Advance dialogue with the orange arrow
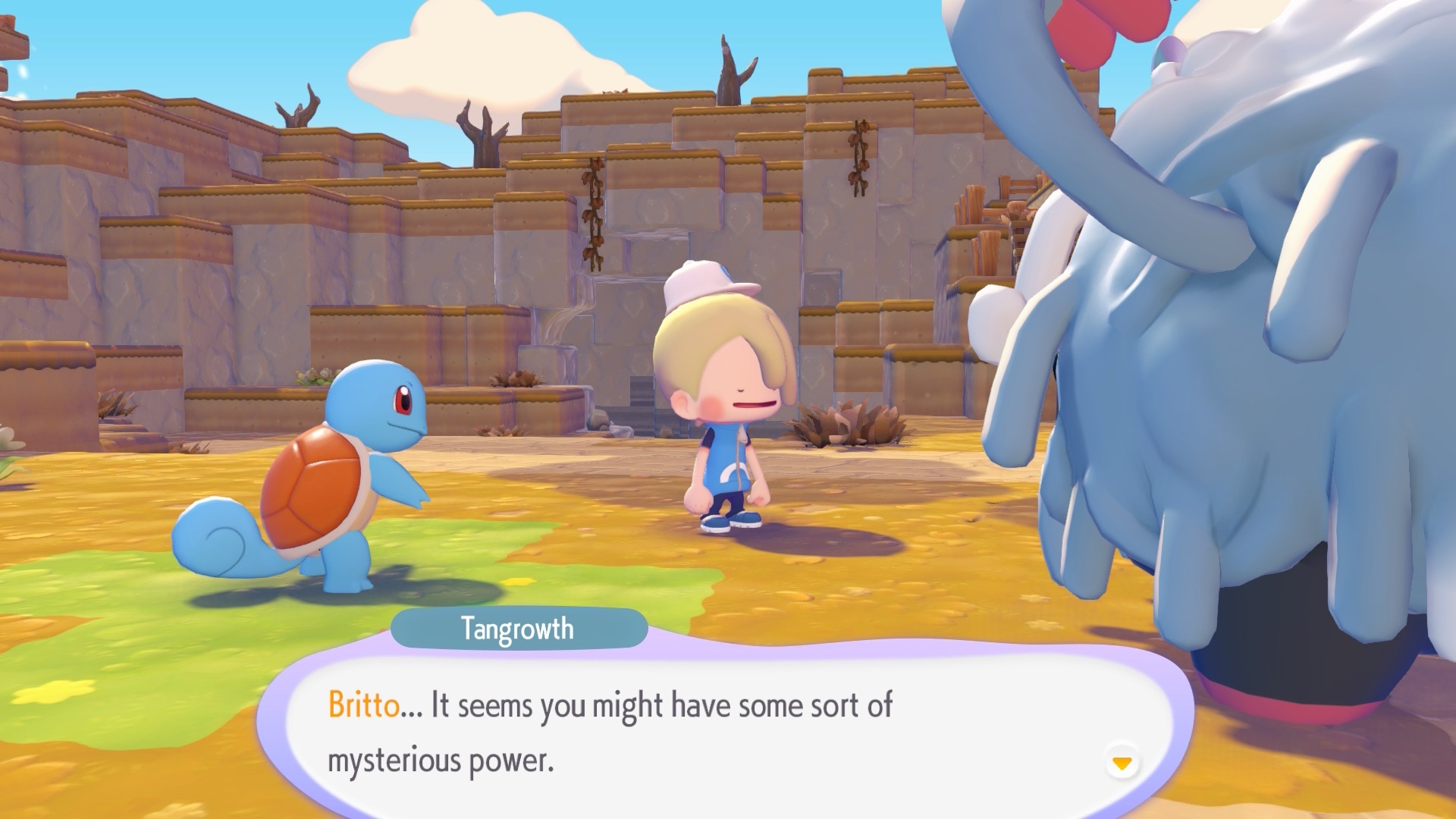The width and height of the screenshot is (1456, 819). pyautogui.click(x=1122, y=762)
